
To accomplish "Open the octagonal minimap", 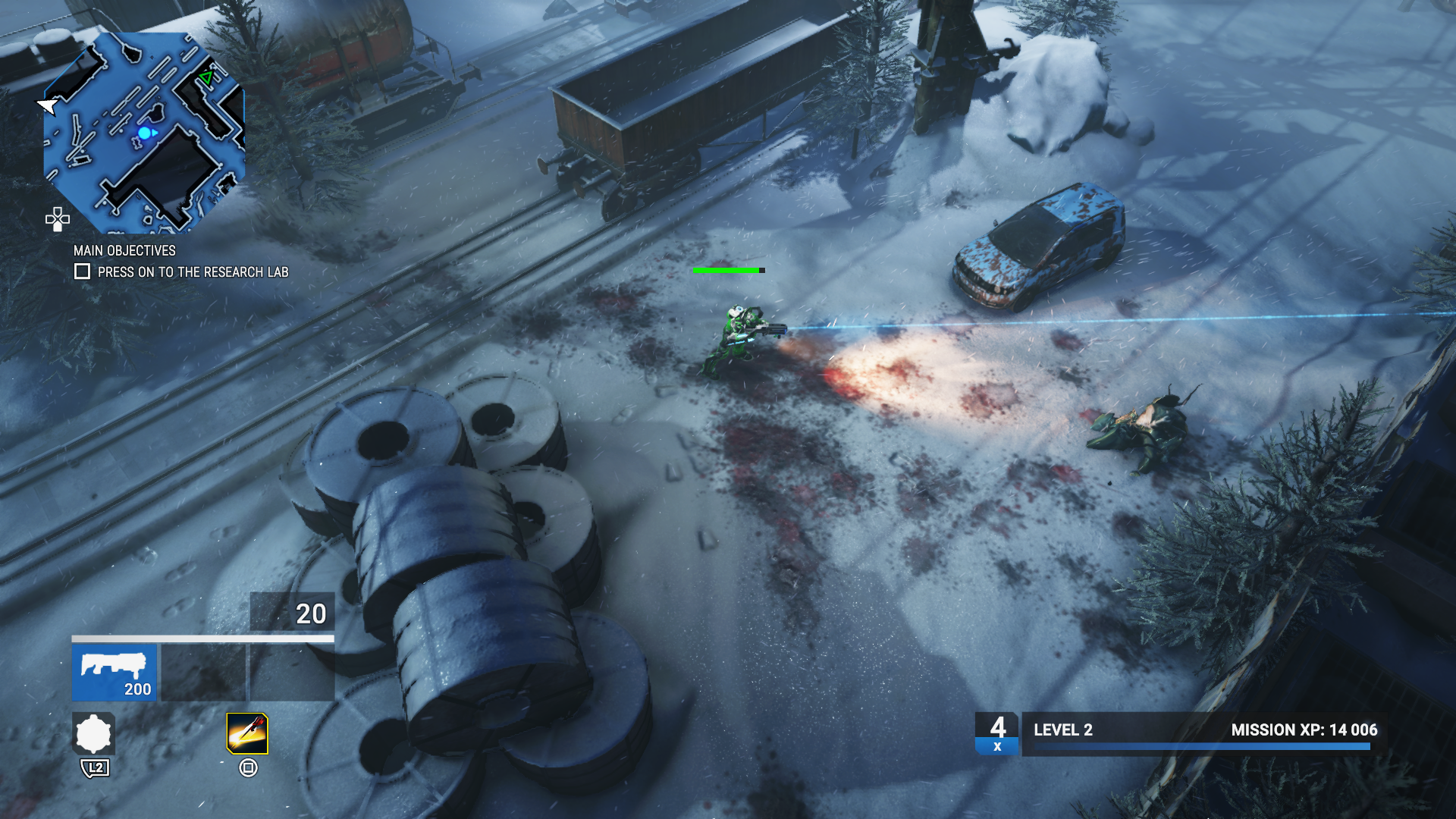I will (144, 133).
